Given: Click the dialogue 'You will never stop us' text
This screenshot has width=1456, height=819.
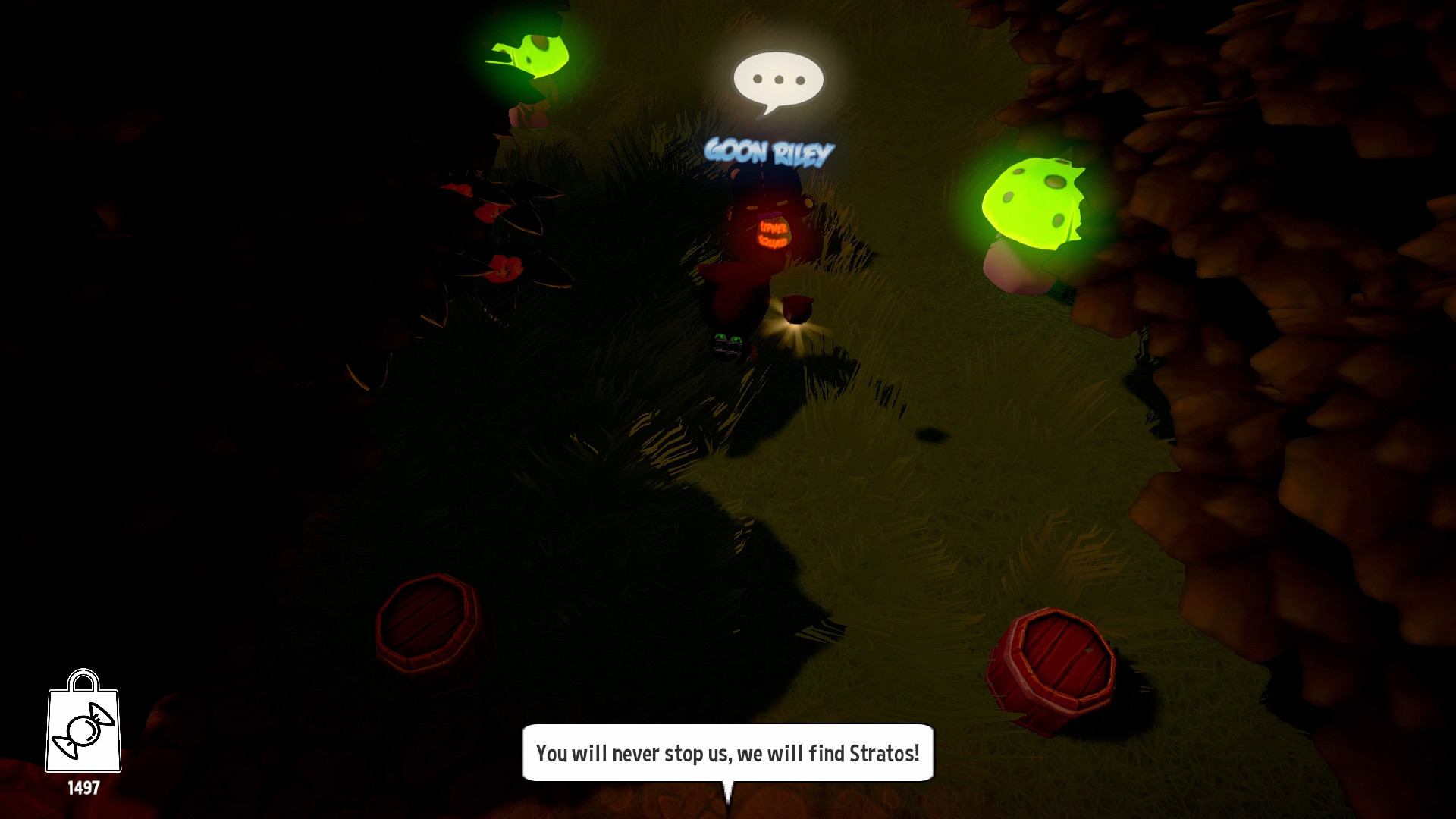Looking at the screenshot, I should tap(726, 754).
